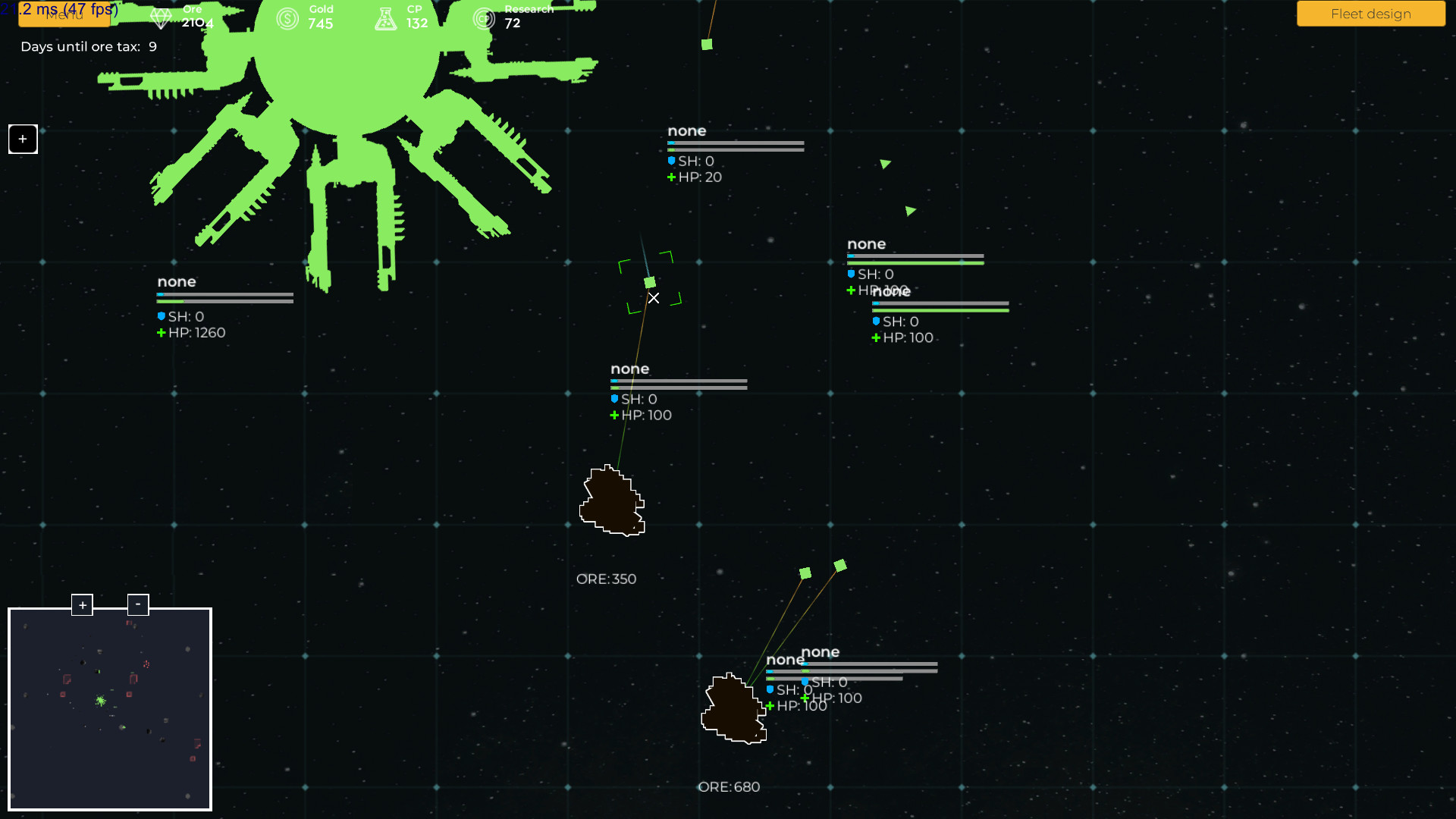Click the HP: 1260 unit's health bar

click(x=225, y=299)
